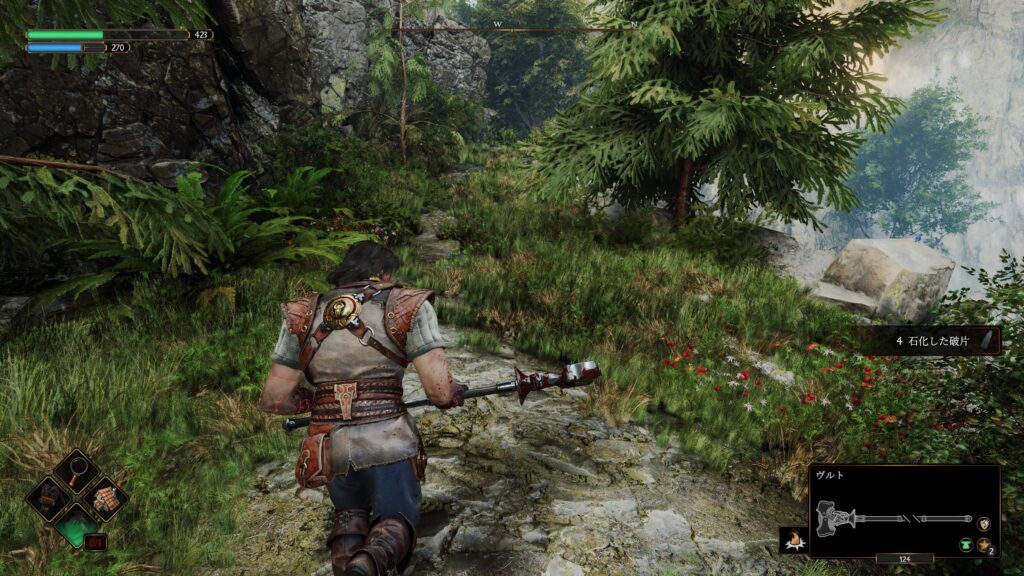Activate the campfire icon beside weapon panel
The image size is (1024, 576).
click(x=793, y=541)
